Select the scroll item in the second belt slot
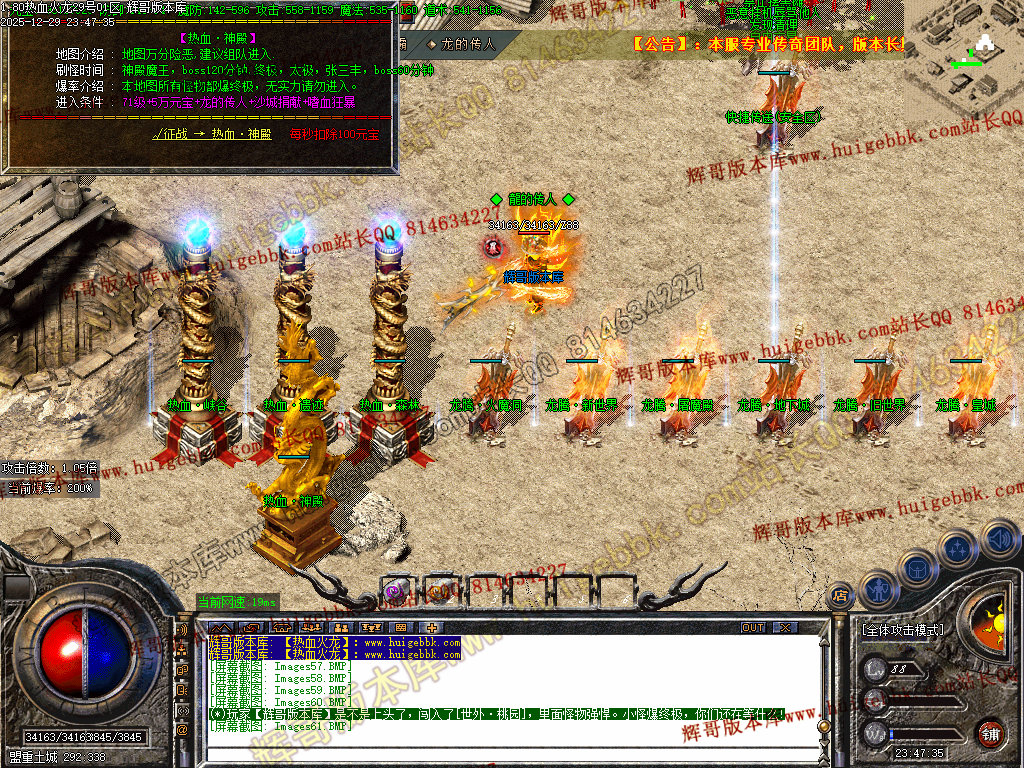The image size is (1024, 768). pyautogui.click(x=441, y=590)
